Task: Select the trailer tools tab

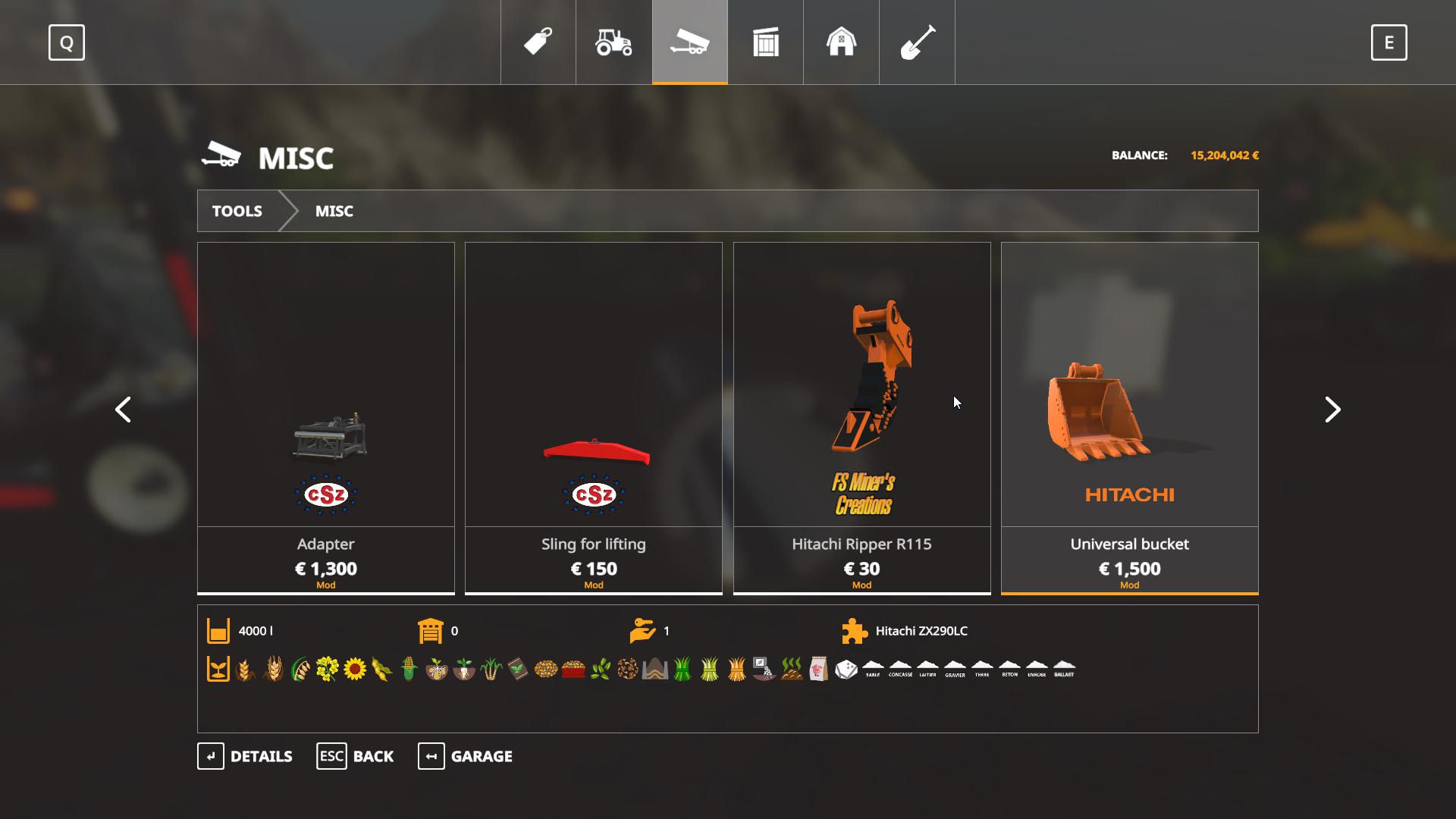Action: coord(689,42)
